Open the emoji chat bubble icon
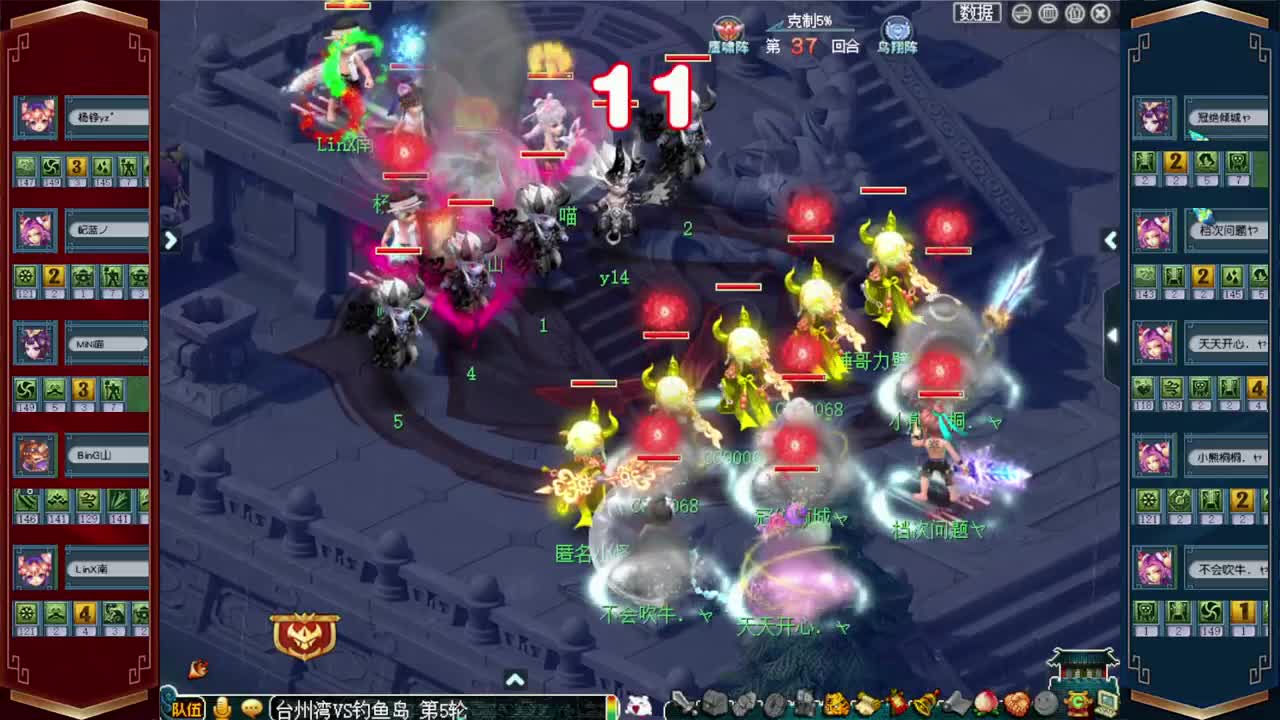The height and width of the screenshot is (720, 1280). click(251, 708)
